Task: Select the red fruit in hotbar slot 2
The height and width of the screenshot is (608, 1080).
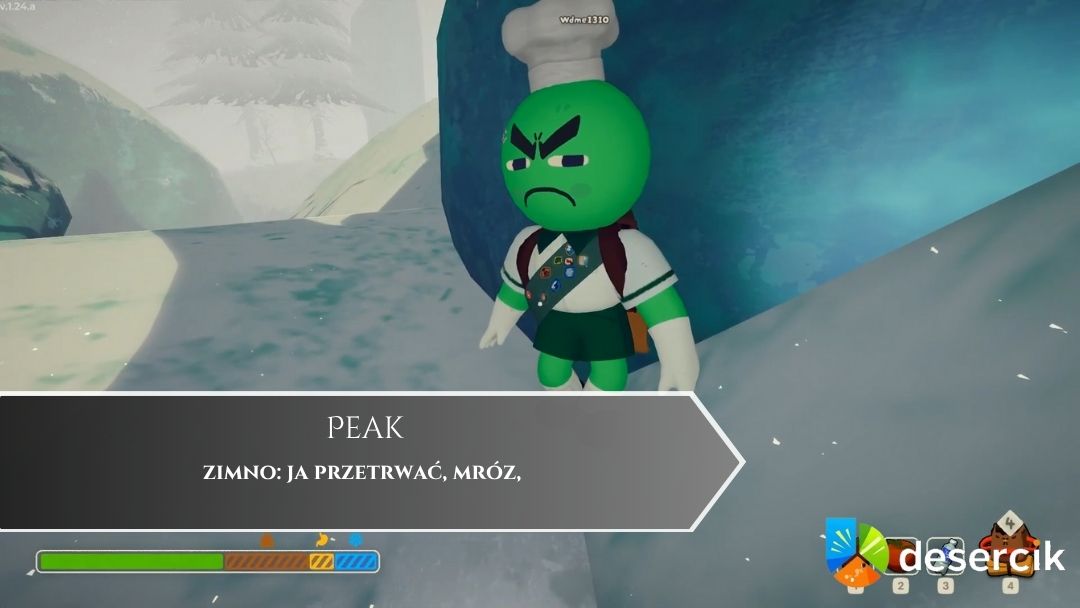Action: (x=898, y=556)
